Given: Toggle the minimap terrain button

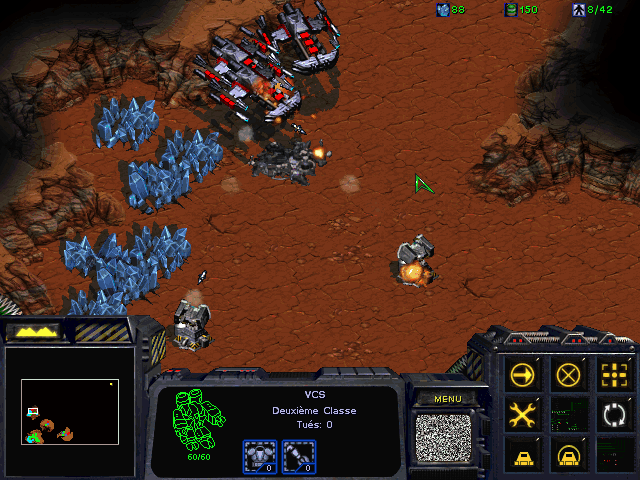Looking at the screenshot, I should 33,330.
